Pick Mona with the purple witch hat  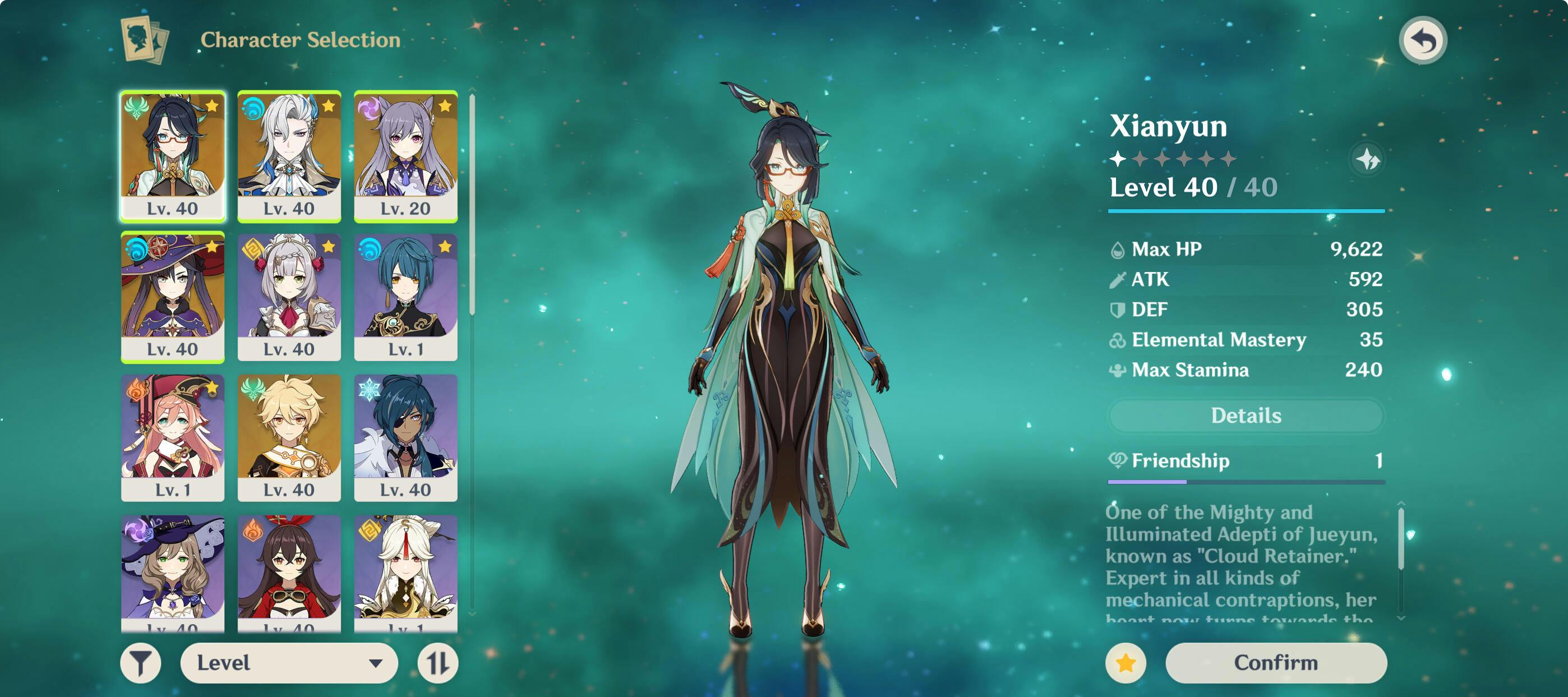(173, 297)
